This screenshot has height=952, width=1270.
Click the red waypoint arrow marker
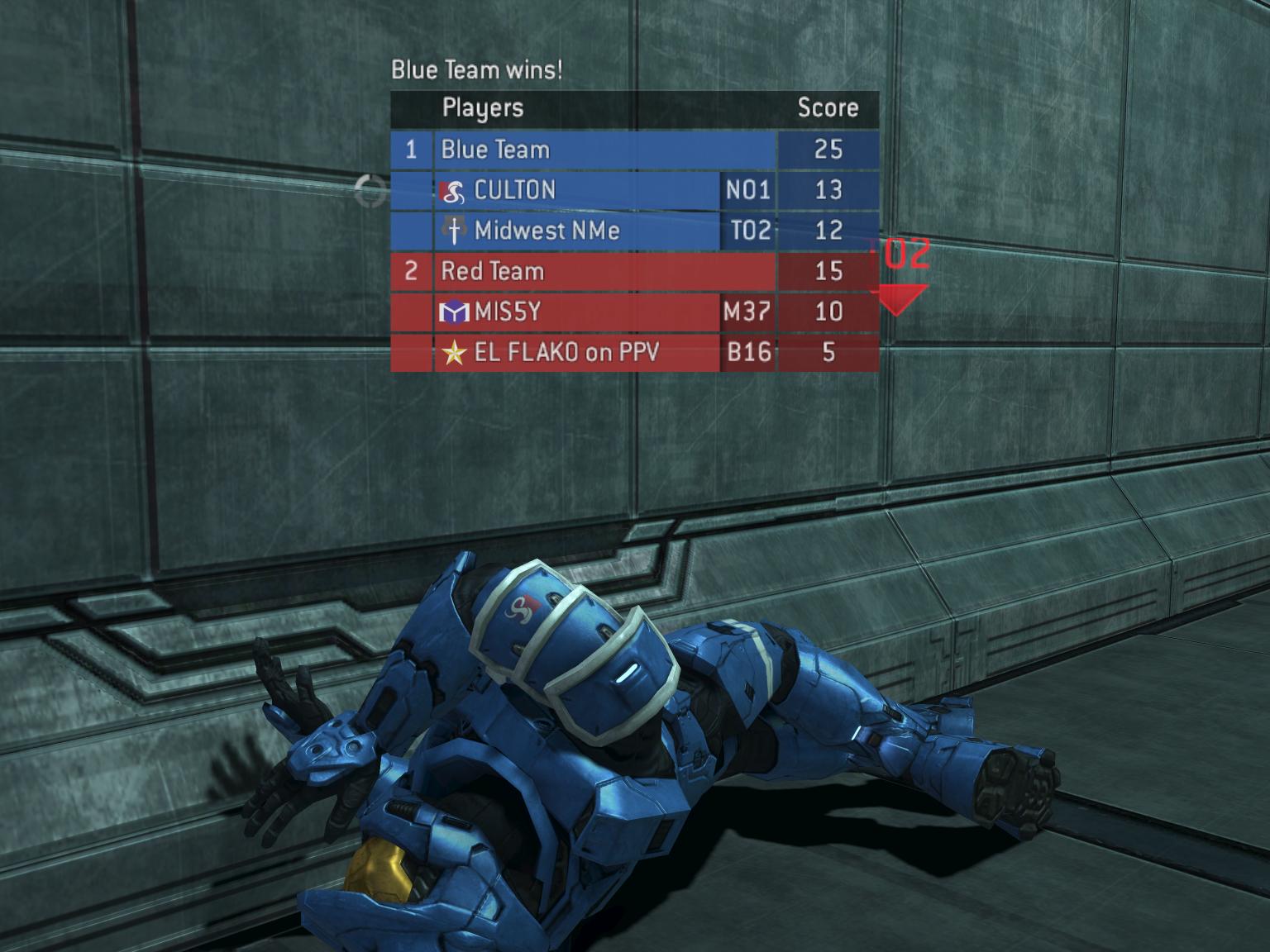(x=899, y=301)
